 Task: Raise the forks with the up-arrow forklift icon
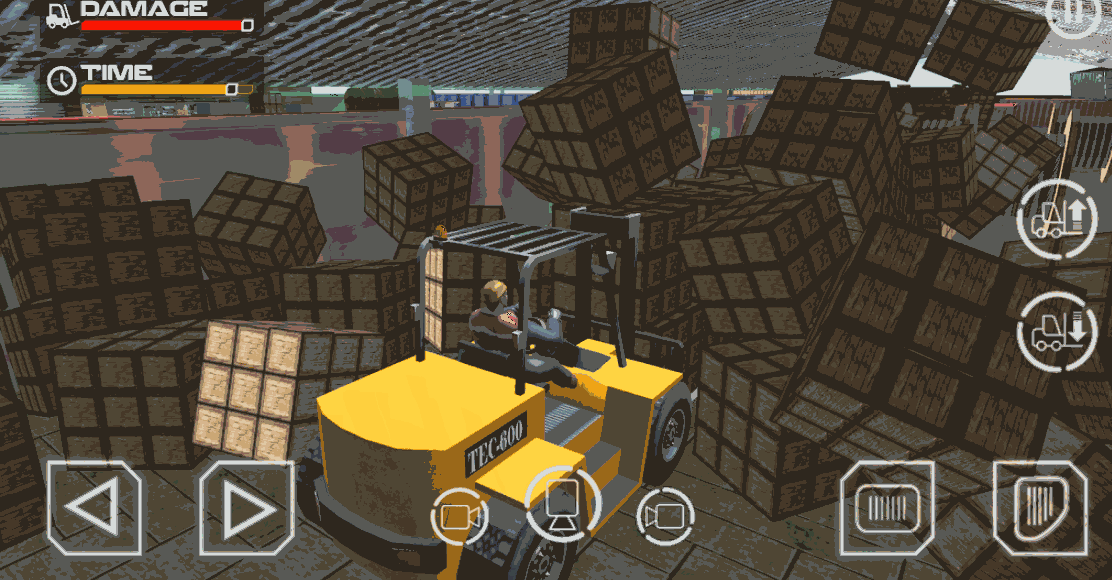pos(1056,217)
